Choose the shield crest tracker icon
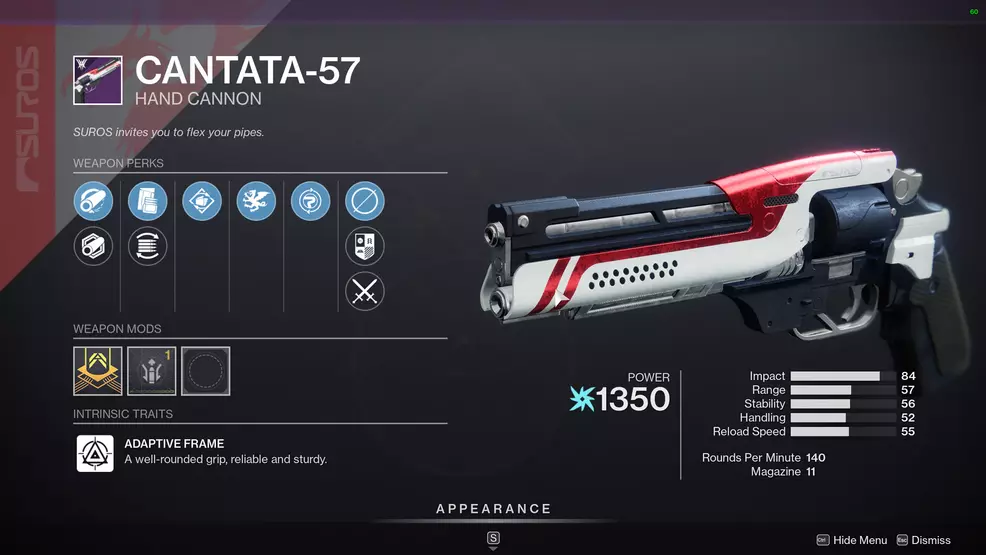Viewport: 986px width, 555px height. point(365,247)
